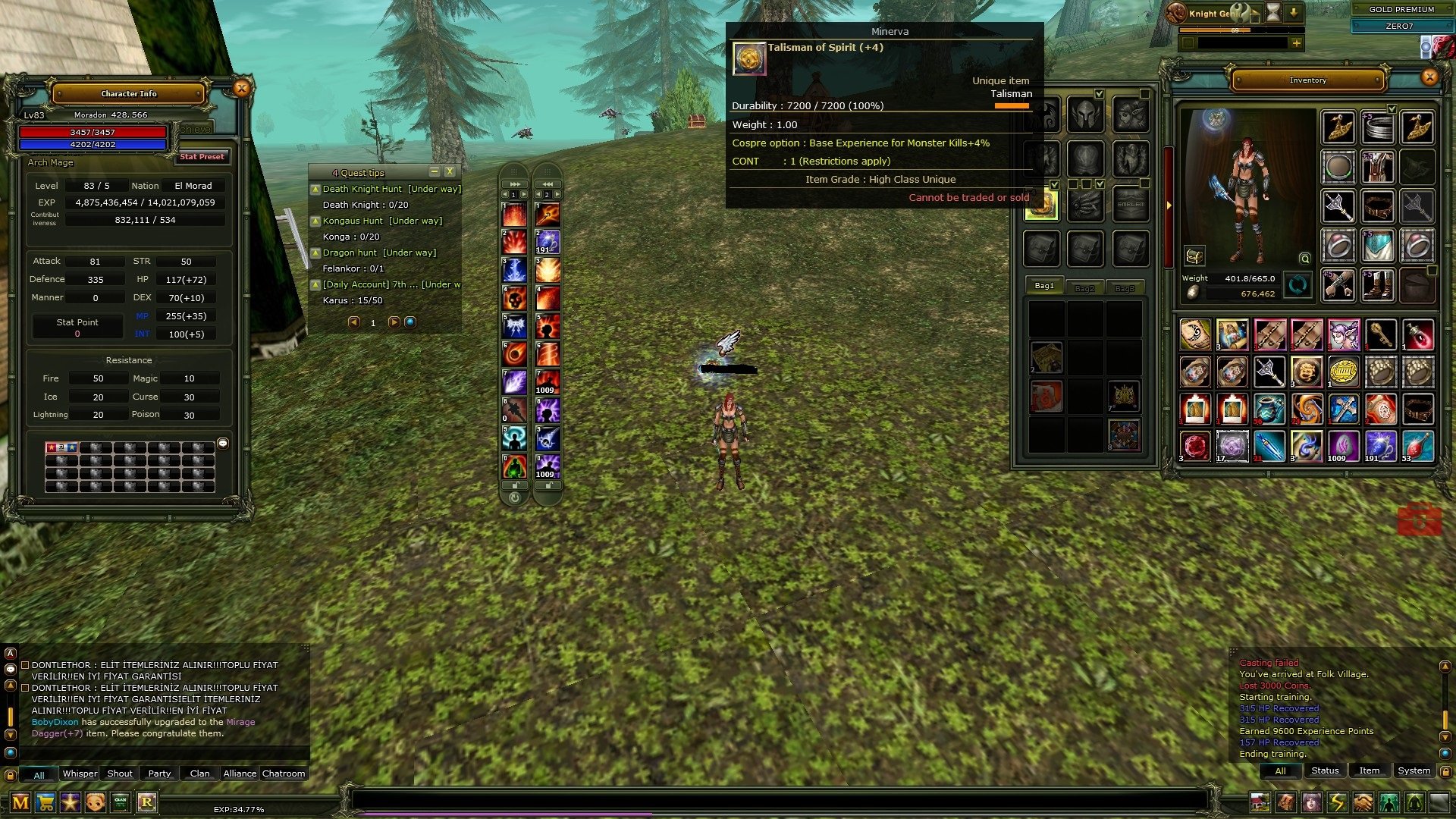Click the next page arrow in Quest tips
Viewport: 1456px width, 819px height.
pos(394,321)
